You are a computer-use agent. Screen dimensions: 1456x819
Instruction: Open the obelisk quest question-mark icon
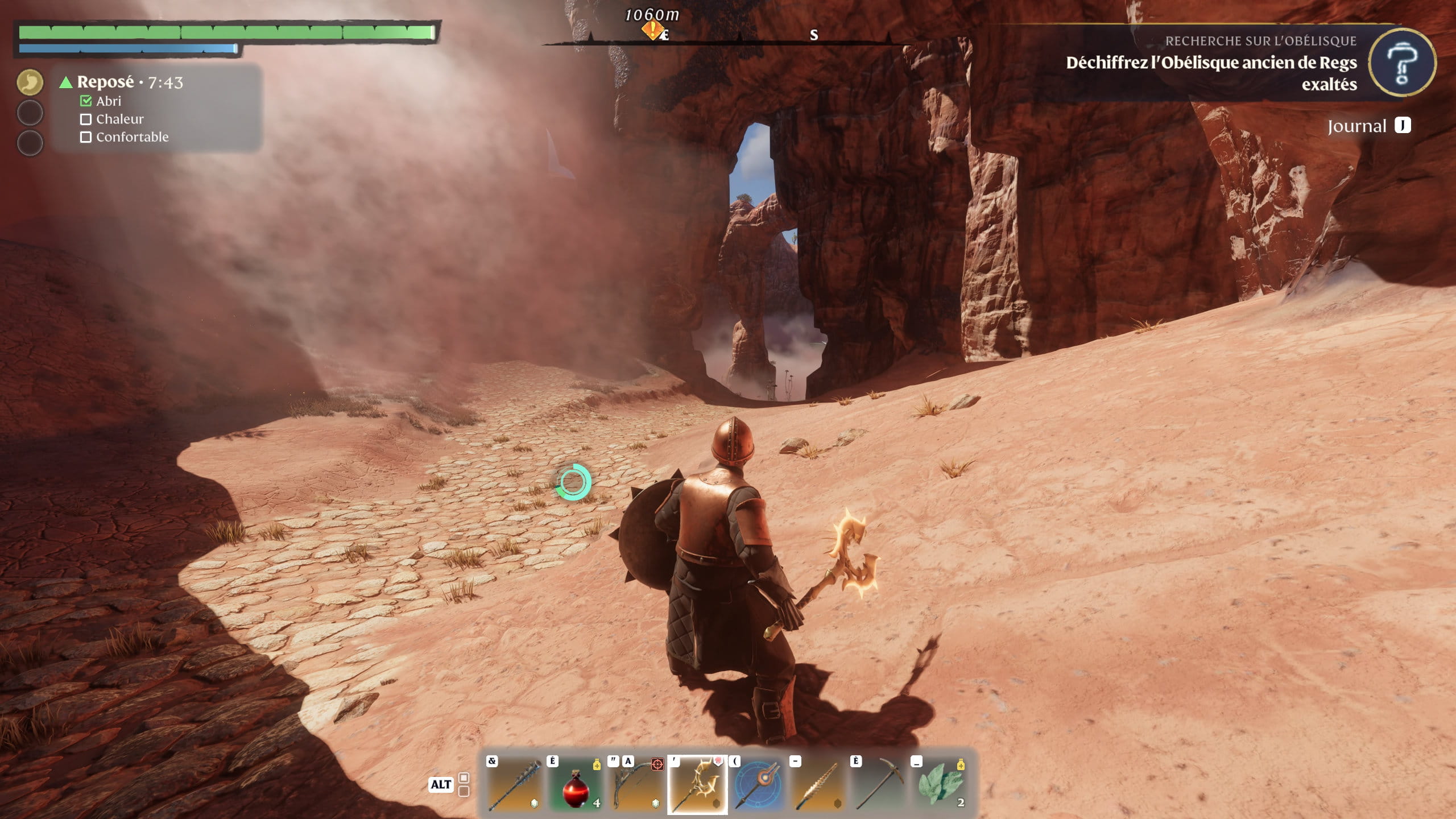tap(1401, 63)
